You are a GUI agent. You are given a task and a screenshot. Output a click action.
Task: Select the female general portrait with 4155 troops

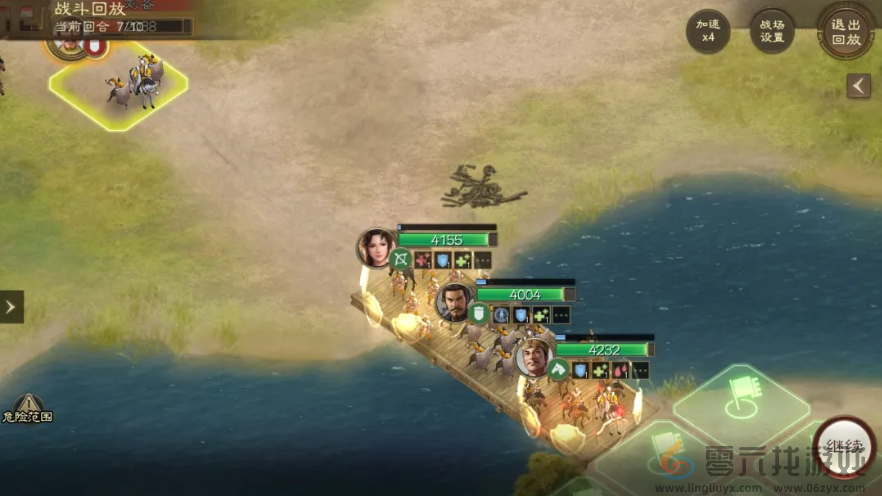coord(377,247)
